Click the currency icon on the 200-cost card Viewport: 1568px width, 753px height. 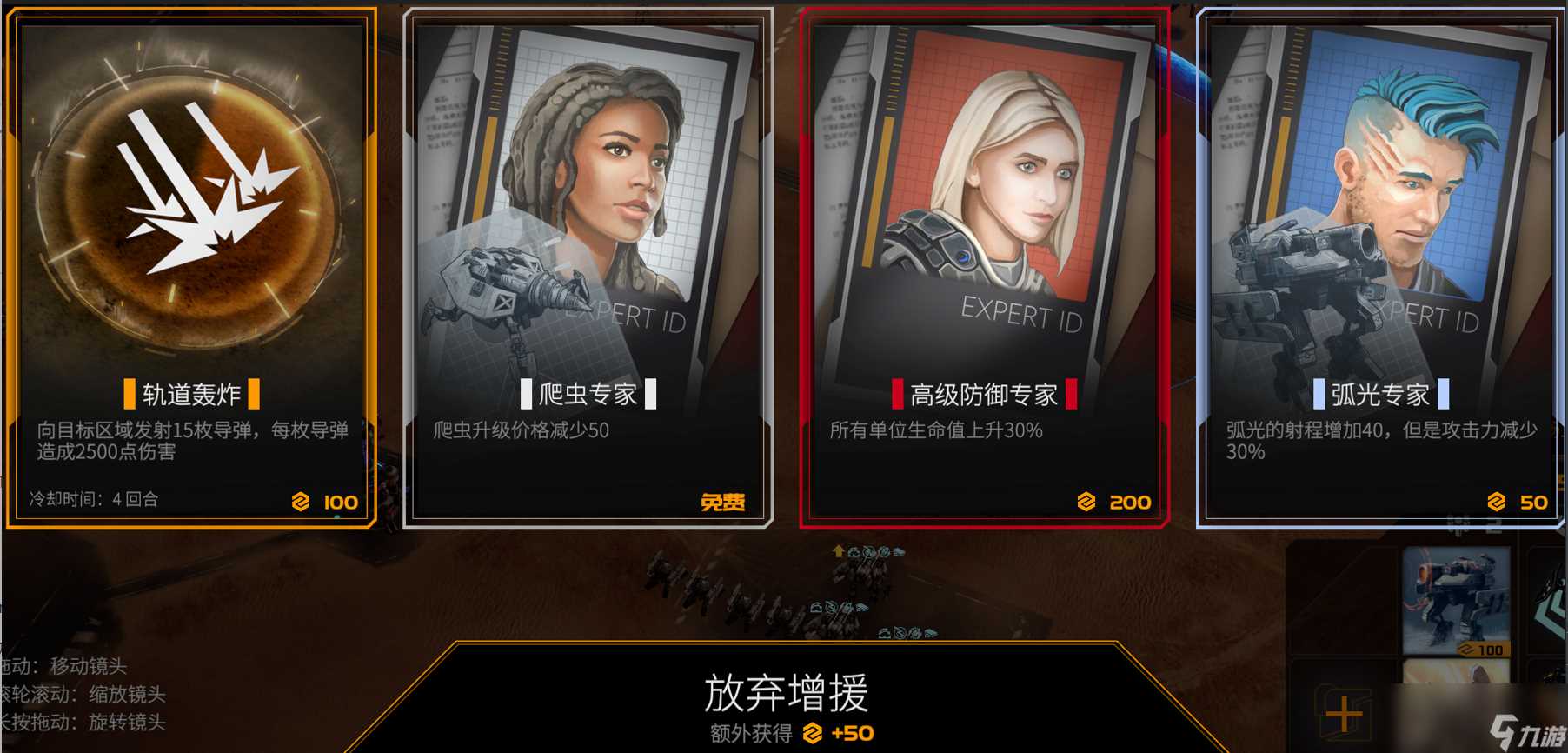point(1086,503)
